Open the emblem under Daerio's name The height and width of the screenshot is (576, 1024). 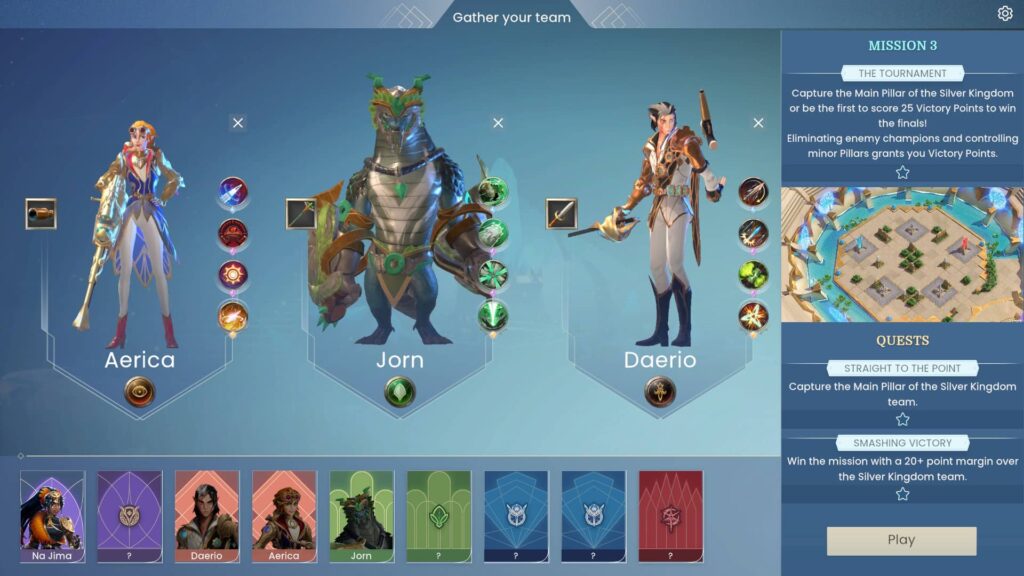click(x=660, y=392)
